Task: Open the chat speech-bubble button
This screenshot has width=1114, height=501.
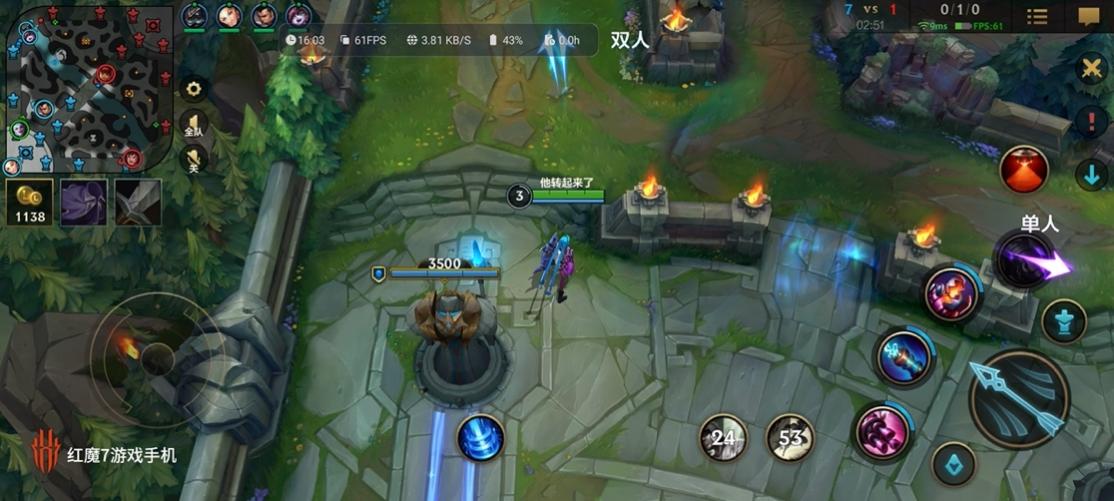Action: coord(1089,17)
